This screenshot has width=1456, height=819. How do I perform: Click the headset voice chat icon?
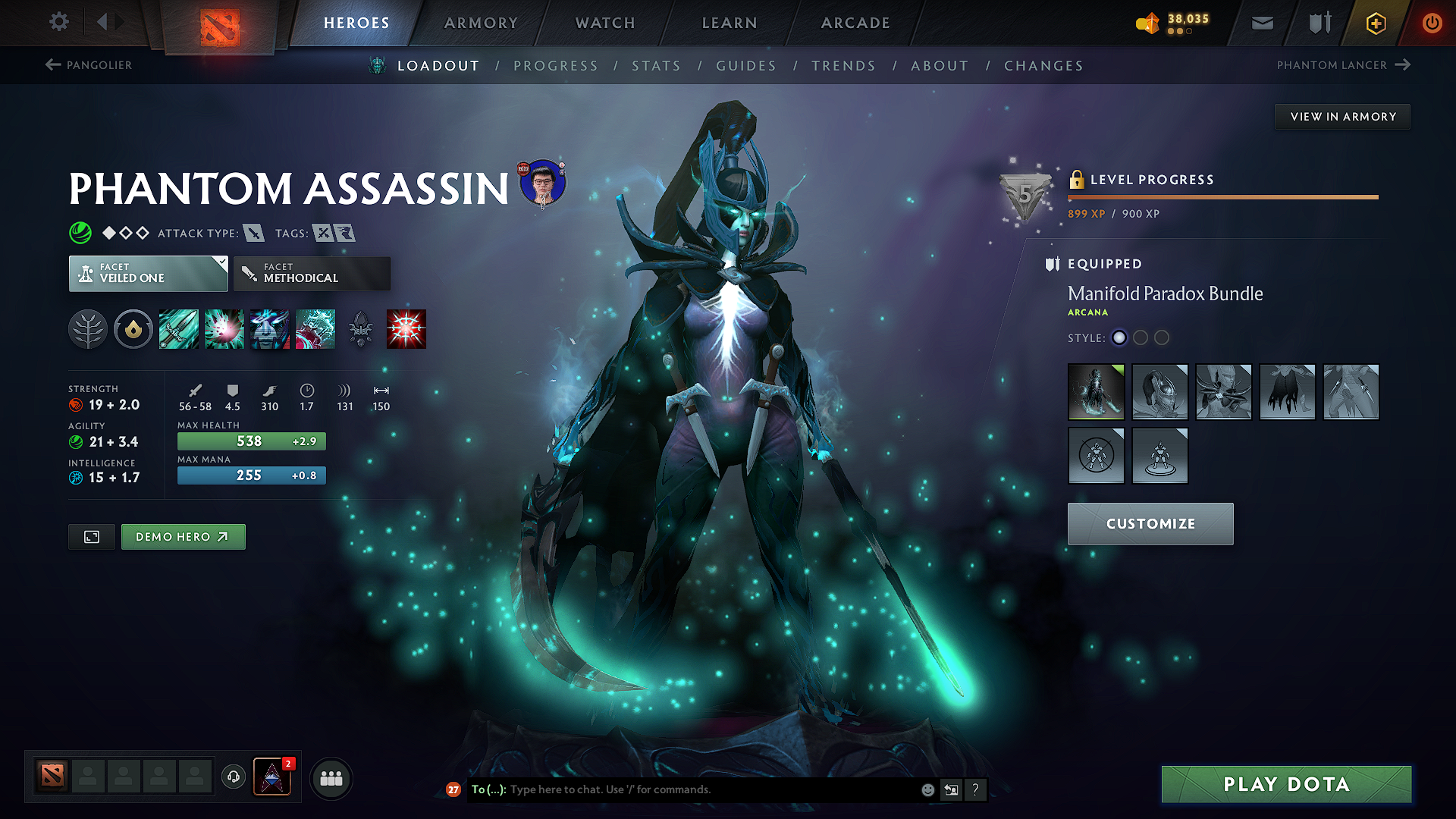click(x=234, y=778)
